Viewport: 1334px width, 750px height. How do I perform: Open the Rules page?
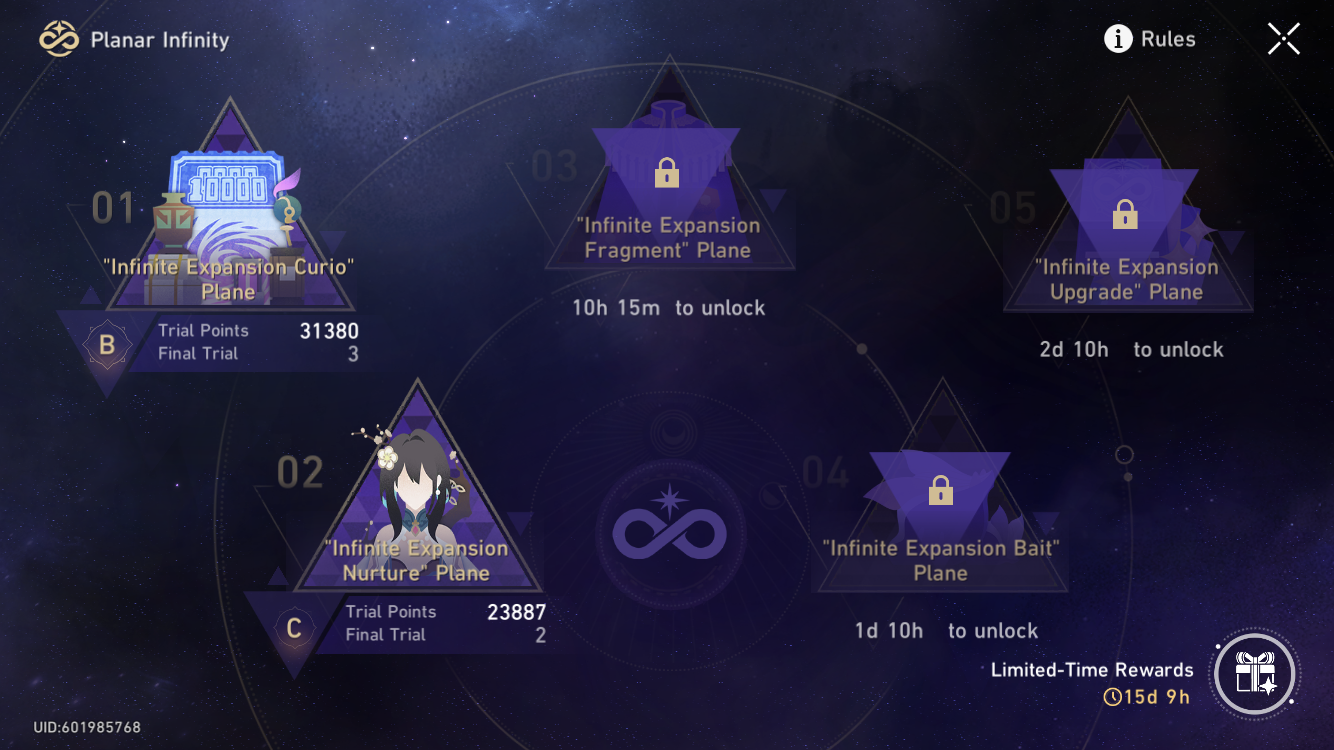tap(1168, 39)
